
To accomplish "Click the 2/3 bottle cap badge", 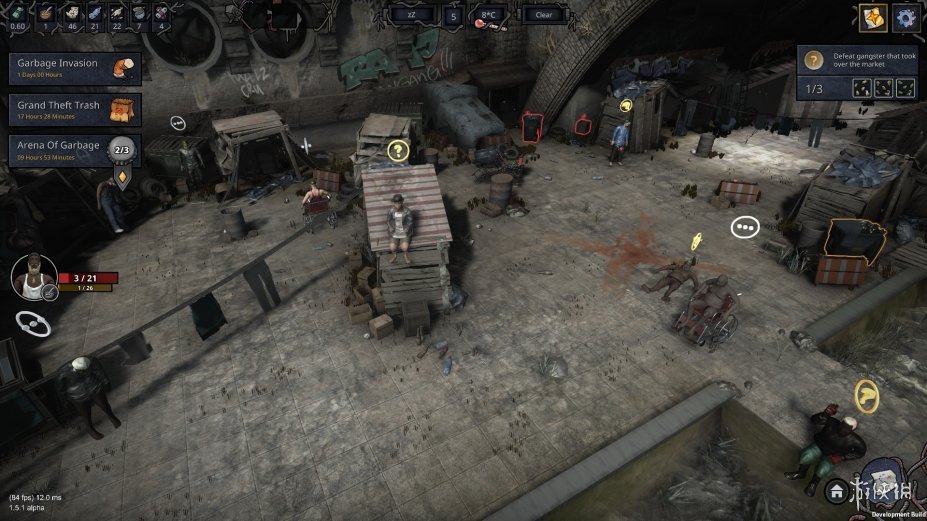I will (123, 151).
